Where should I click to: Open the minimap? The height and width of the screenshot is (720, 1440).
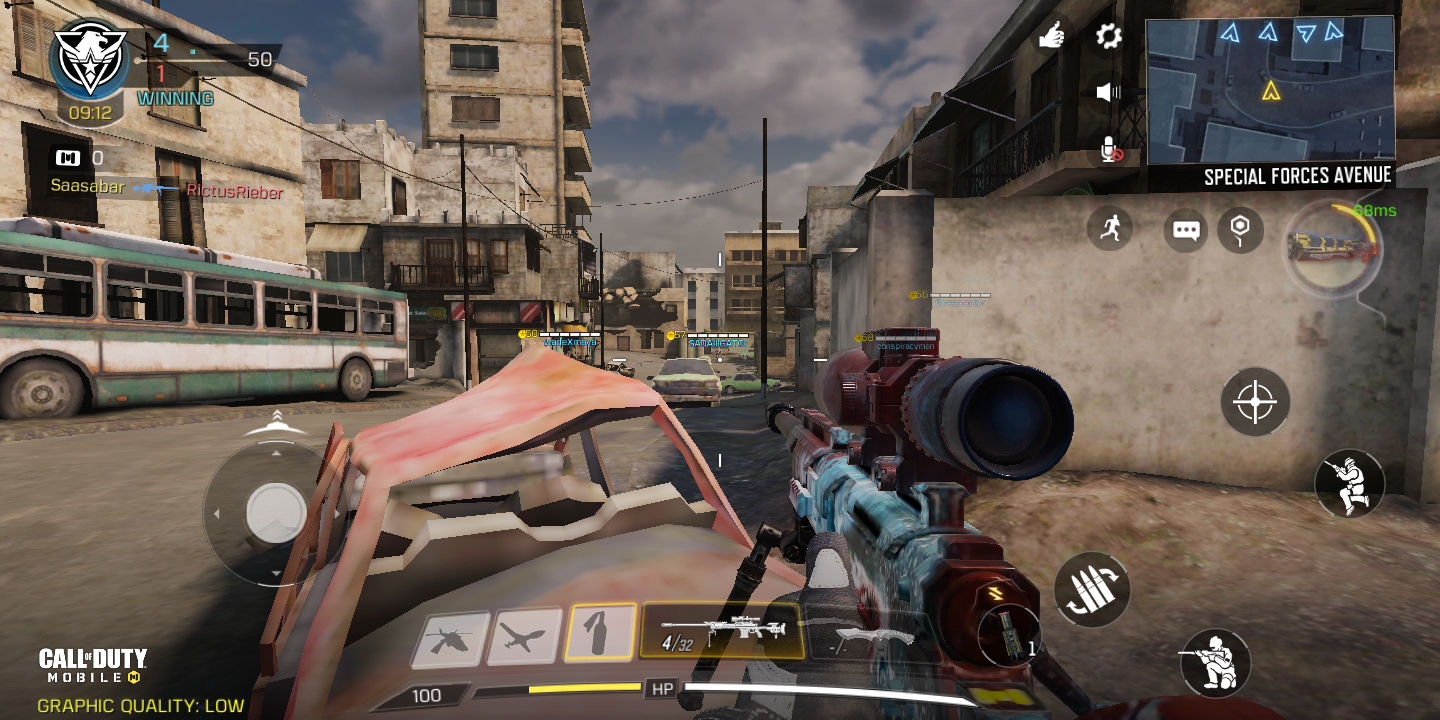(1270, 90)
